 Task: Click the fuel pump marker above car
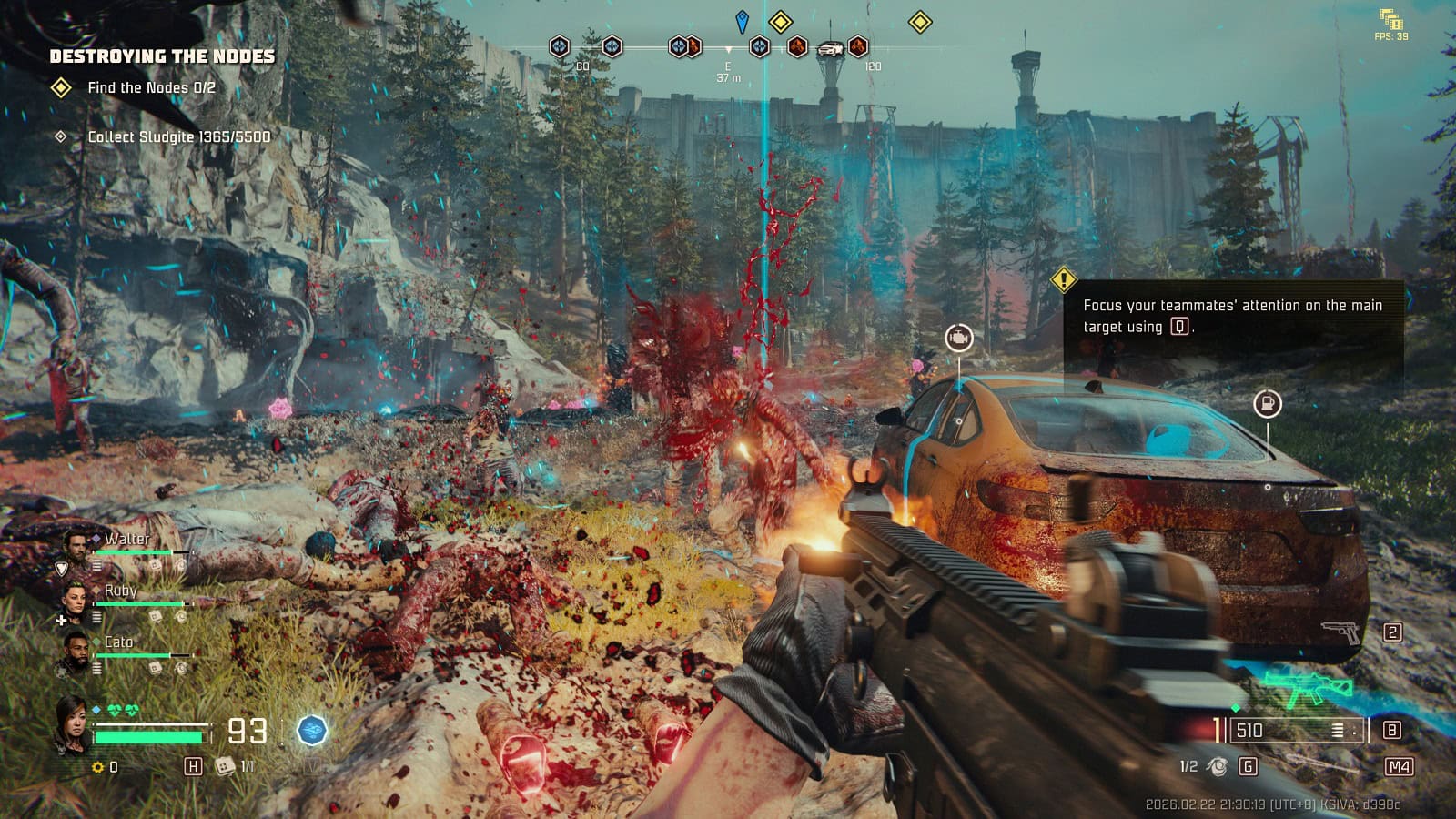[x=1267, y=403]
